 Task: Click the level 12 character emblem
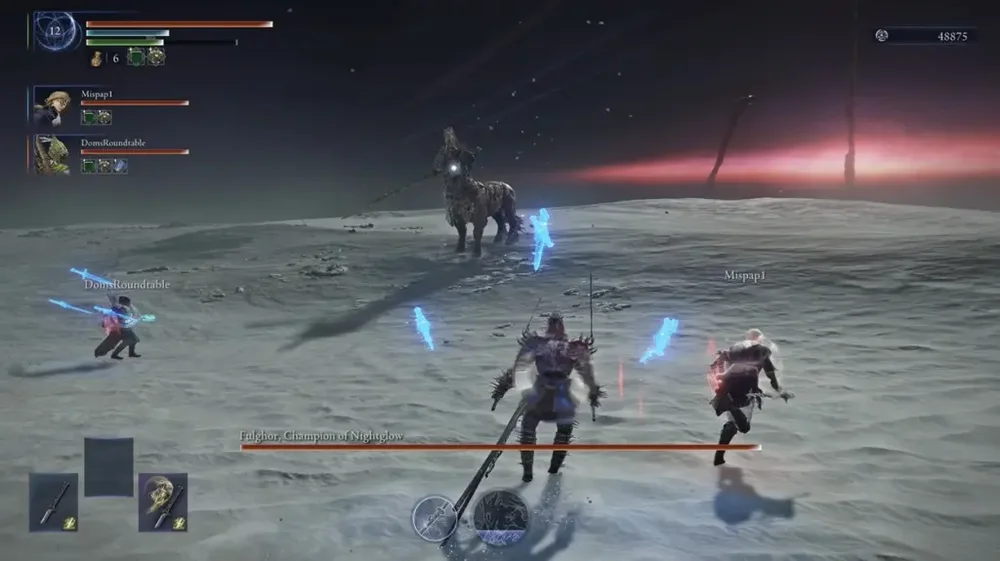(x=56, y=31)
